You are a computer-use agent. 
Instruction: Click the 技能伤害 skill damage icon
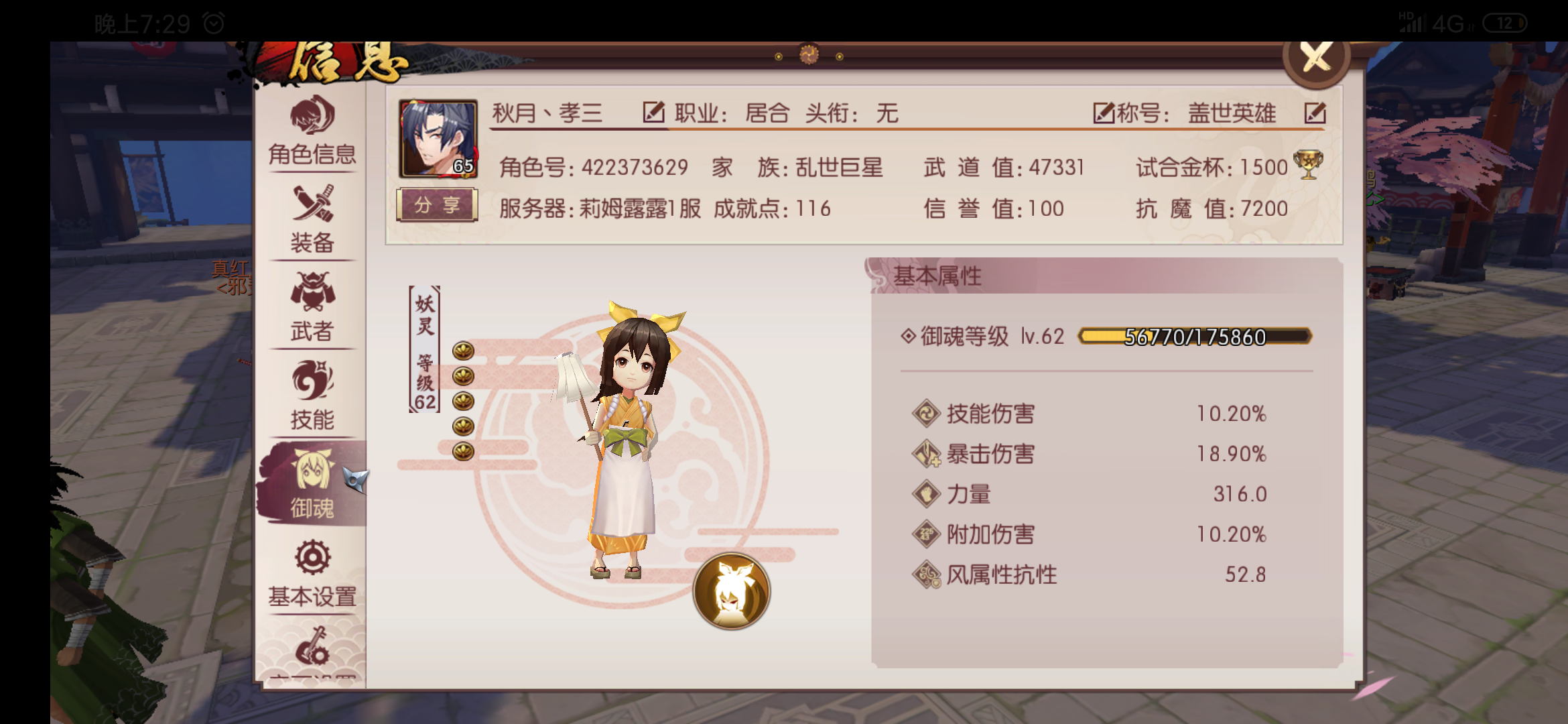925,414
